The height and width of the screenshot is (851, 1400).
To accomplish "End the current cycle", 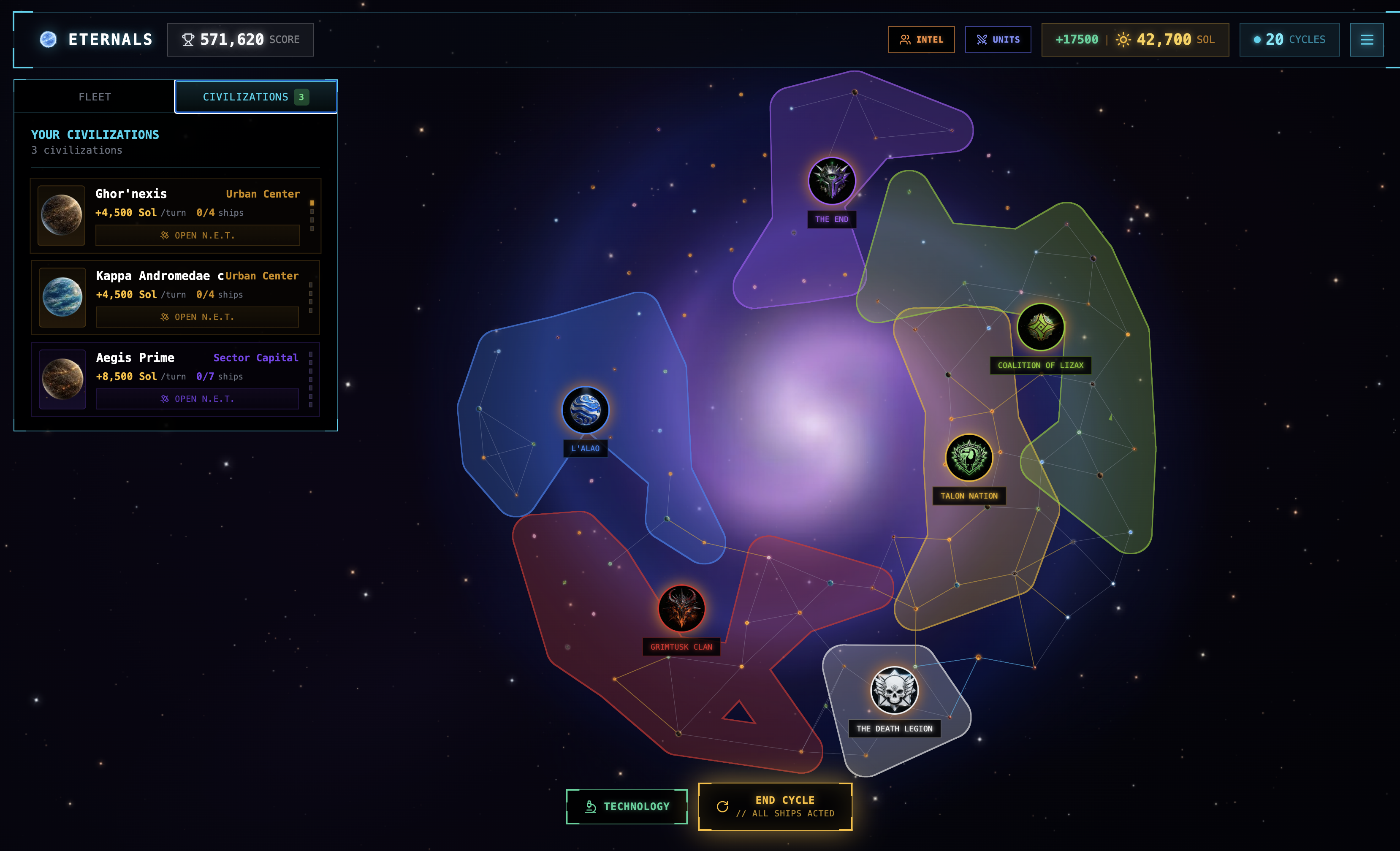I will point(775,806).
